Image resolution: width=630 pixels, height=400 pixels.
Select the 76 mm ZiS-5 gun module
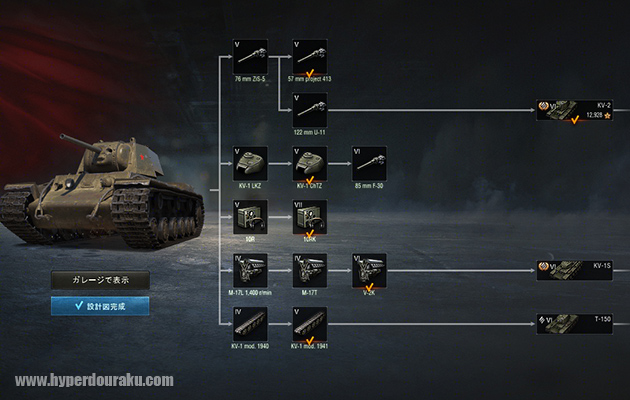(250, 55)
